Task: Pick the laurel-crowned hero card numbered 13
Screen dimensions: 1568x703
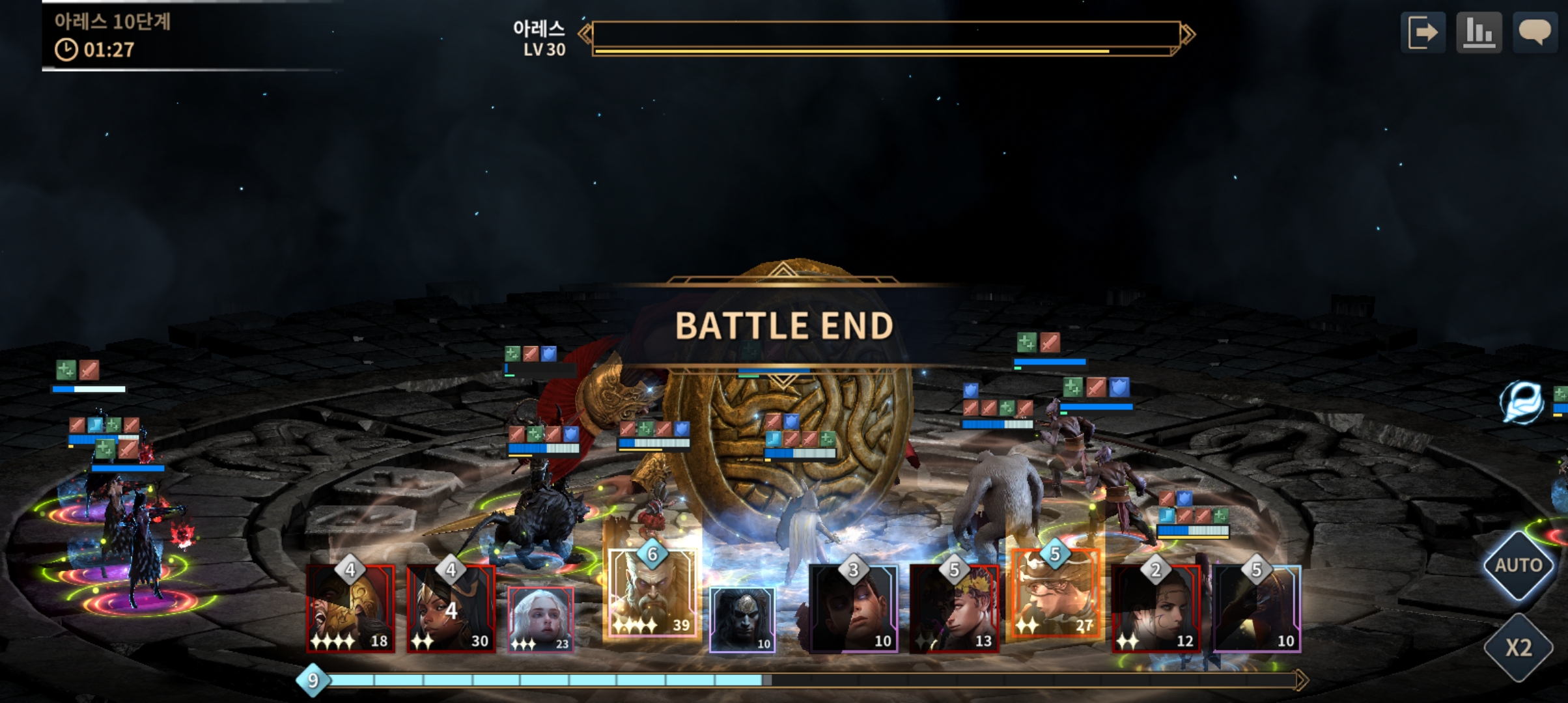Action: (x=954, y=609)
